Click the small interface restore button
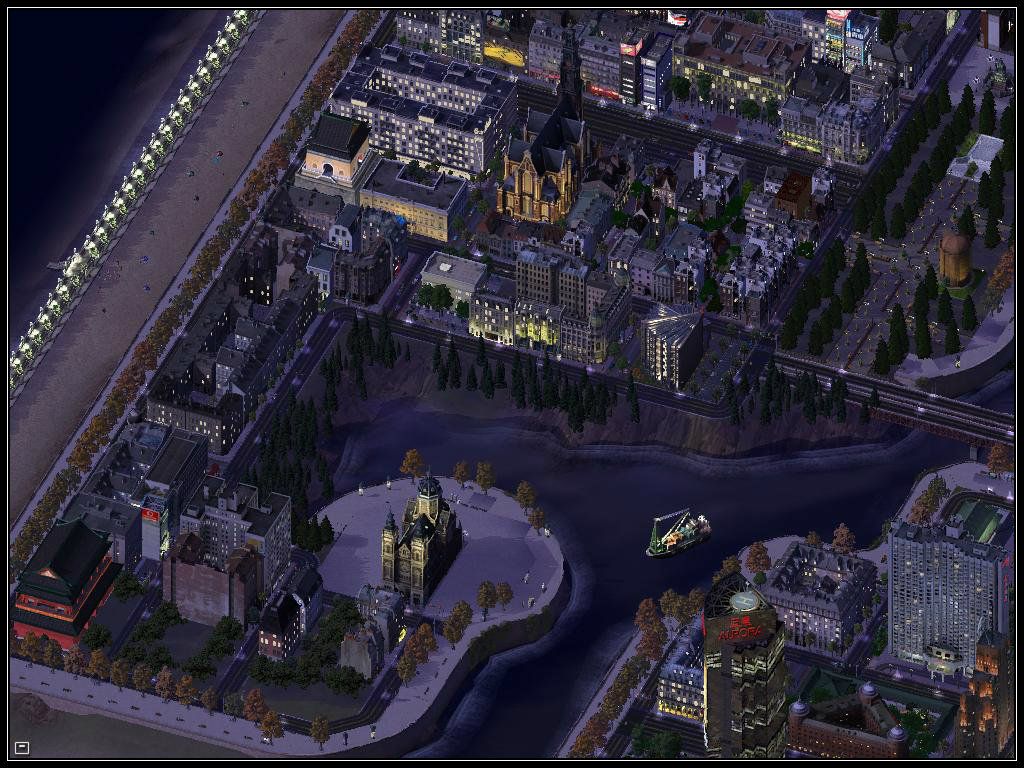The image size is (1024, 768). 22,747
